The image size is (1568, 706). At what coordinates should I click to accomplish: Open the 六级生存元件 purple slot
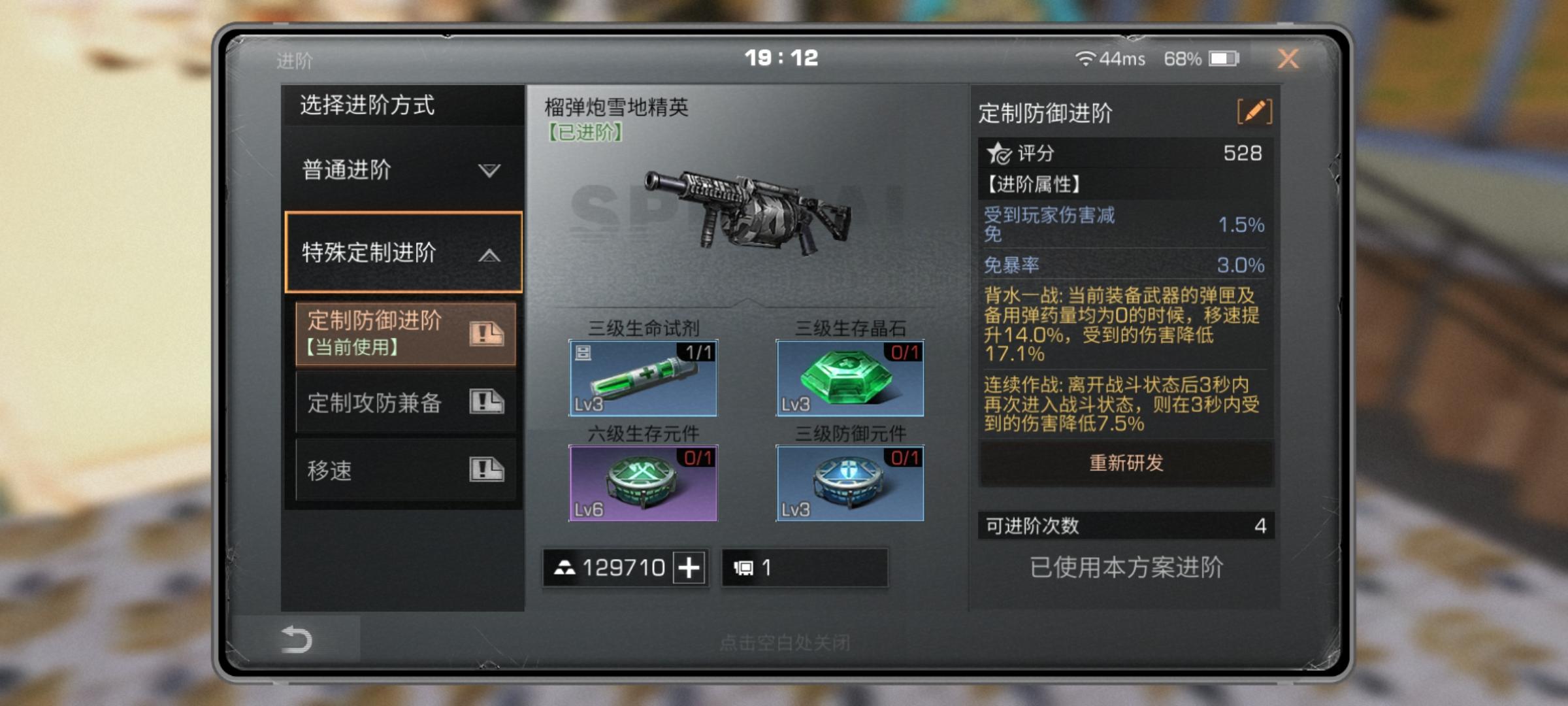pos(643,483)
